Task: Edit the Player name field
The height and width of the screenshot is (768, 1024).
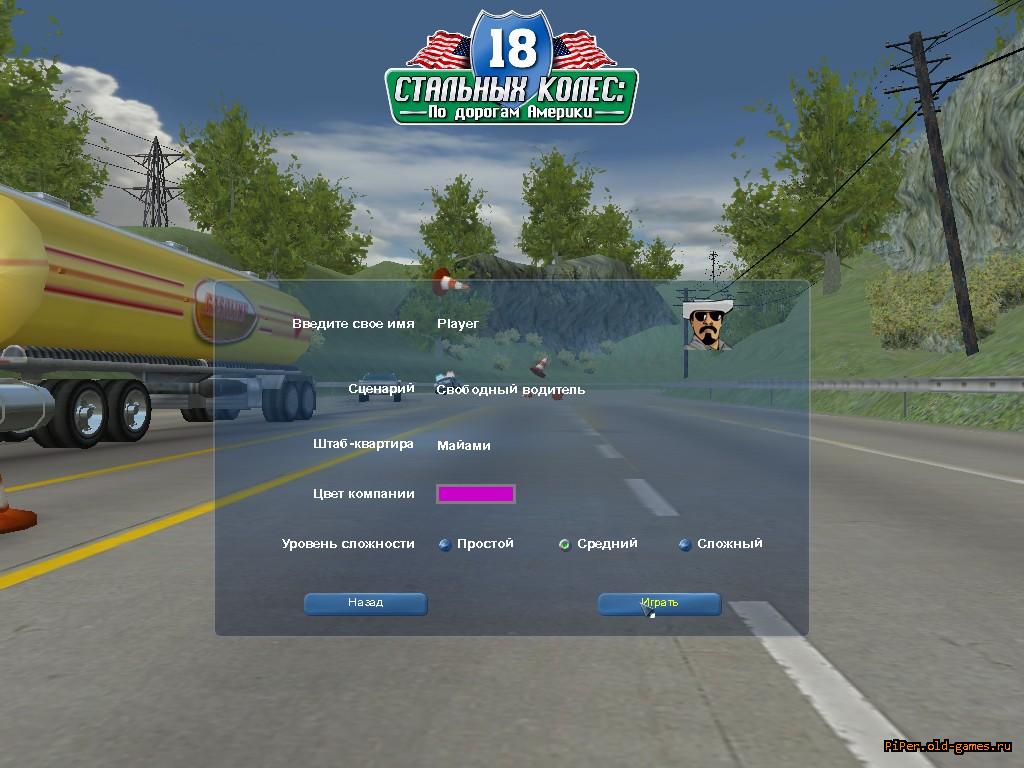Action: coord(458,324)
